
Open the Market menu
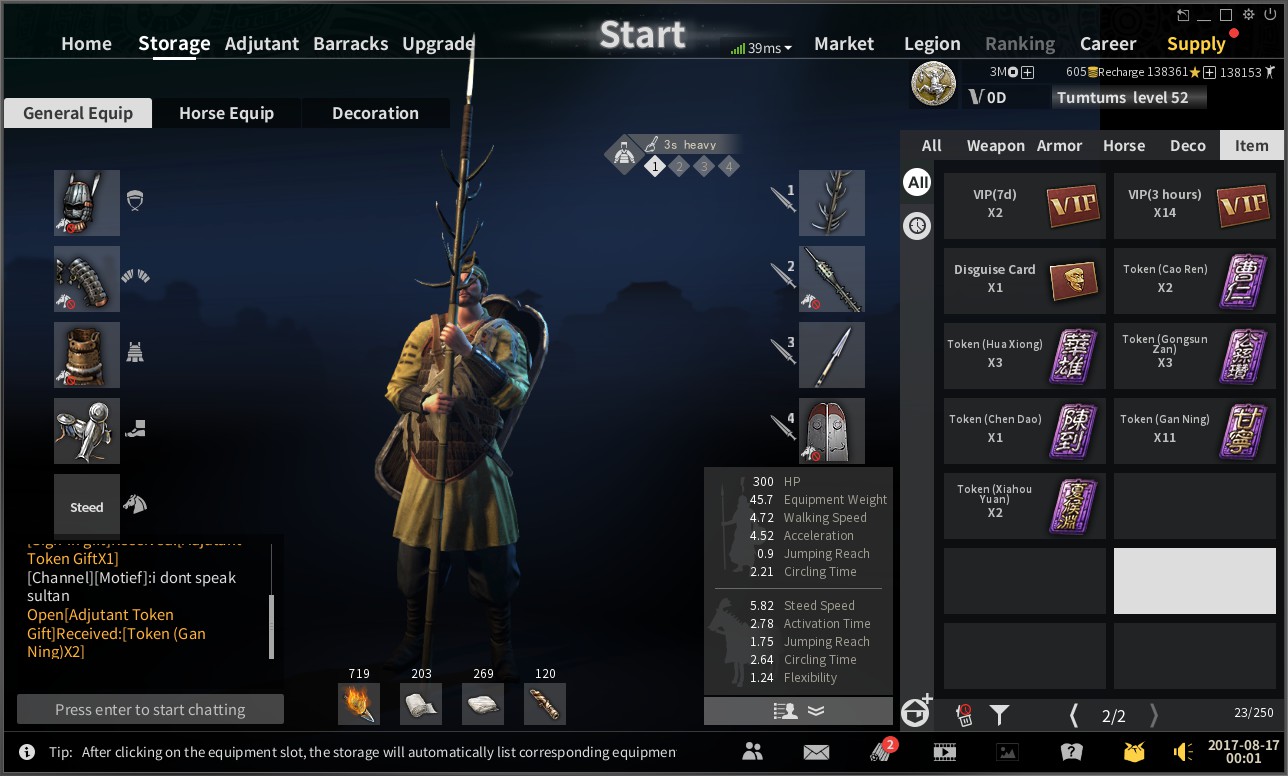click(x=843, y=43)
